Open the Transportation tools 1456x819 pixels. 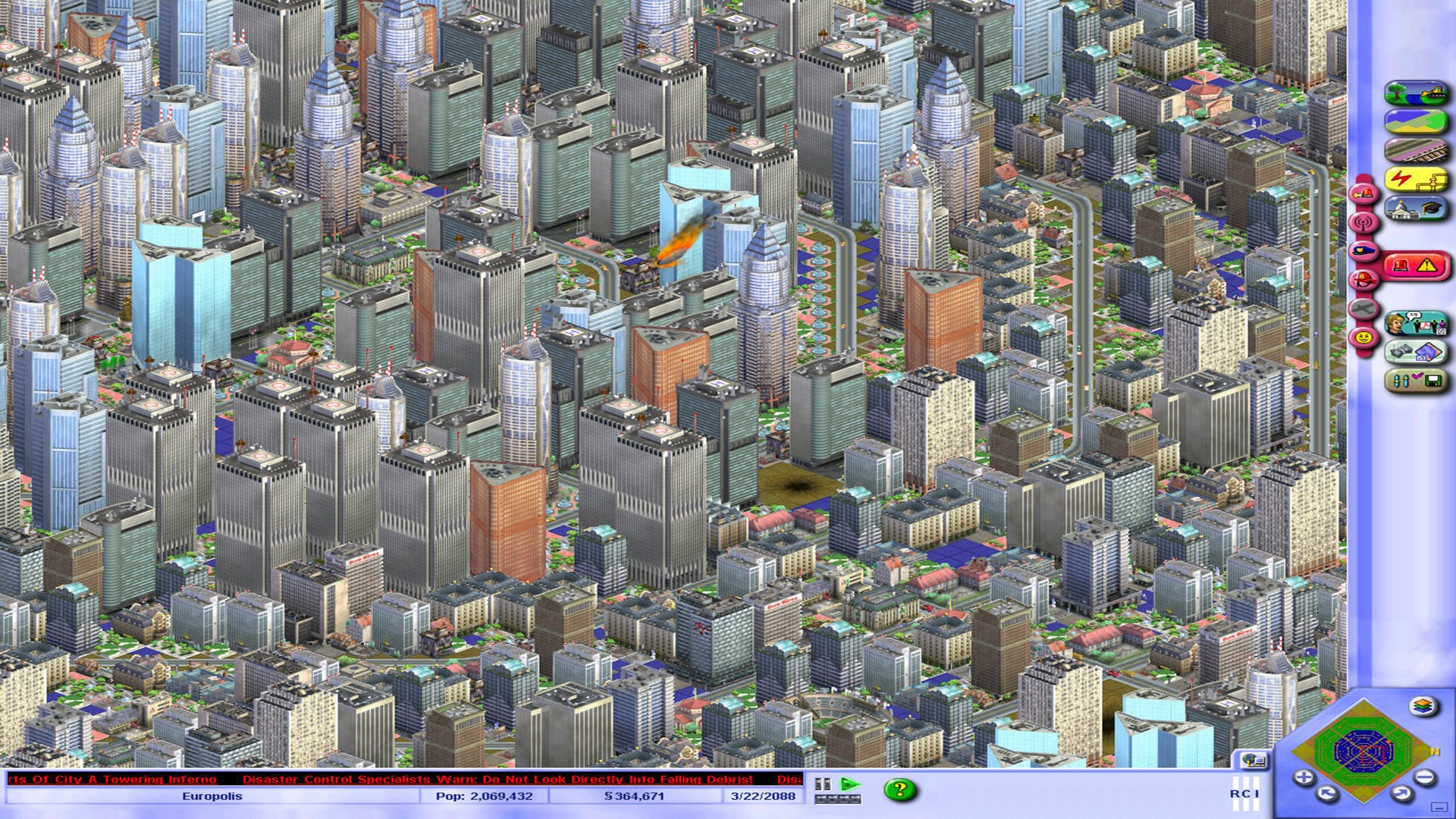coord(1417,150)
